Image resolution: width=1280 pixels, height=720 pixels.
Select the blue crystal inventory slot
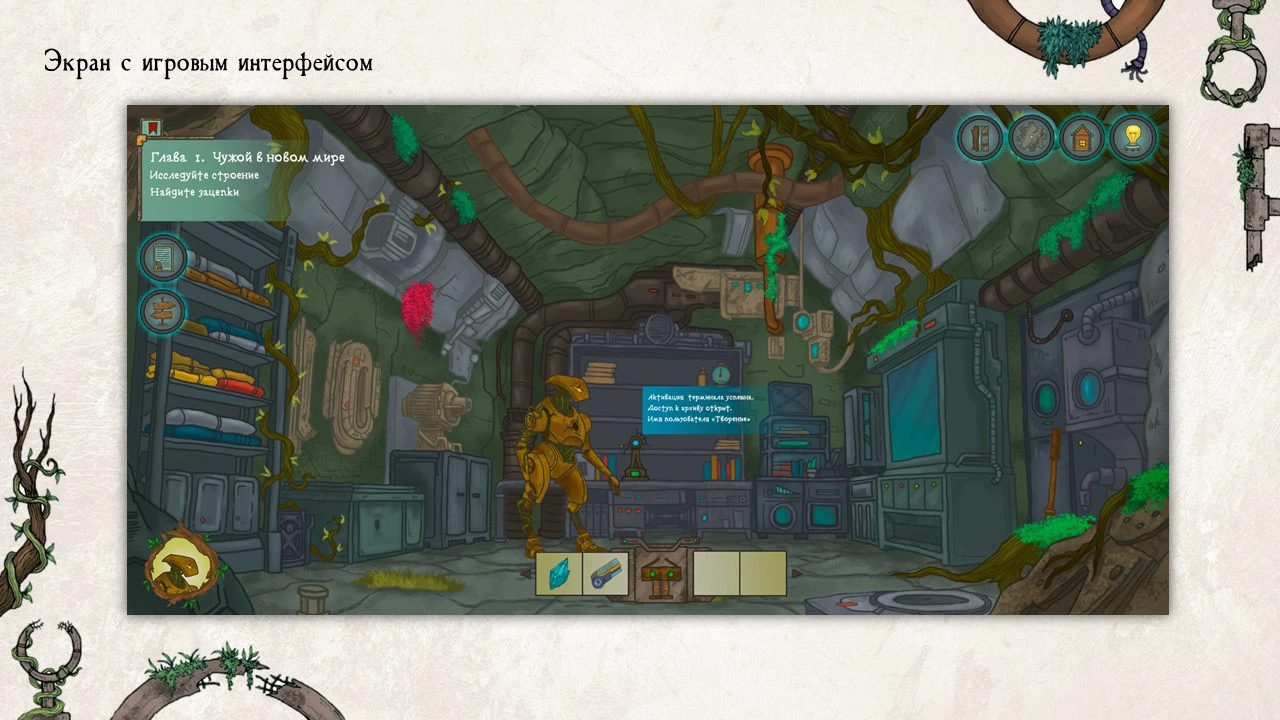[x=558, y=574]
